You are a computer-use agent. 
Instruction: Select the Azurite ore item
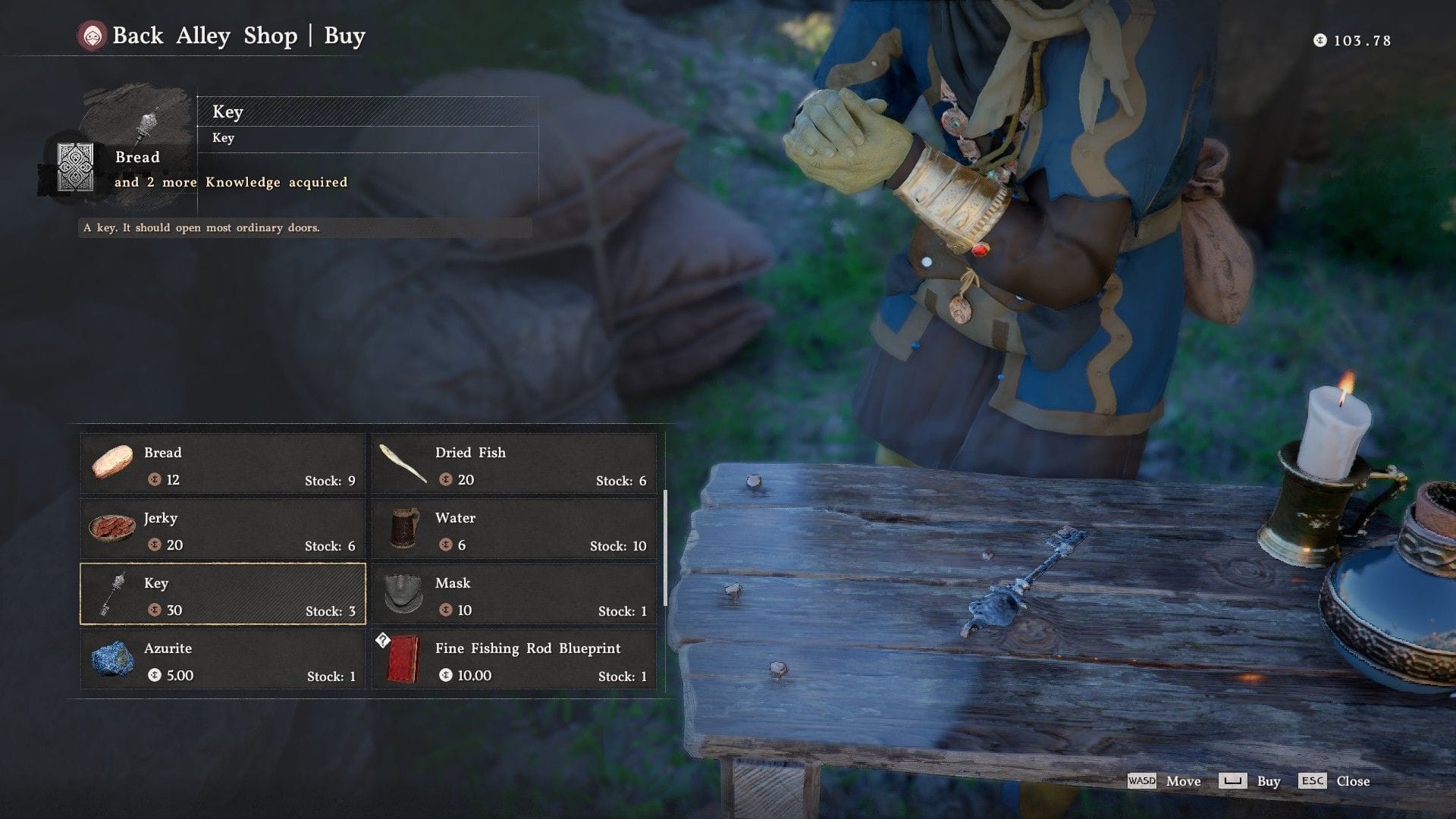[223, 660]
